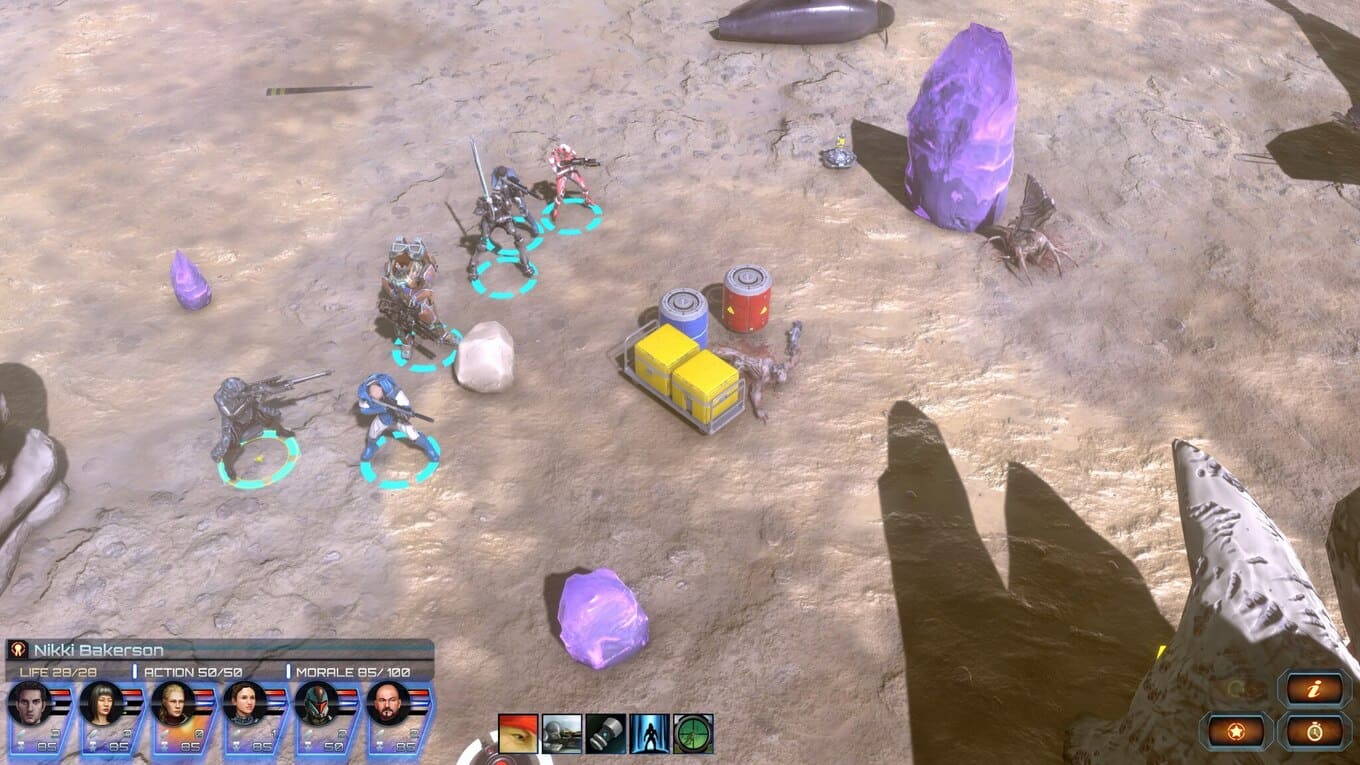The height and width of the screenshot is (765, 1360).
Task: Select the helmeted soldier squad portrait
Action: [x=317, y=704]
